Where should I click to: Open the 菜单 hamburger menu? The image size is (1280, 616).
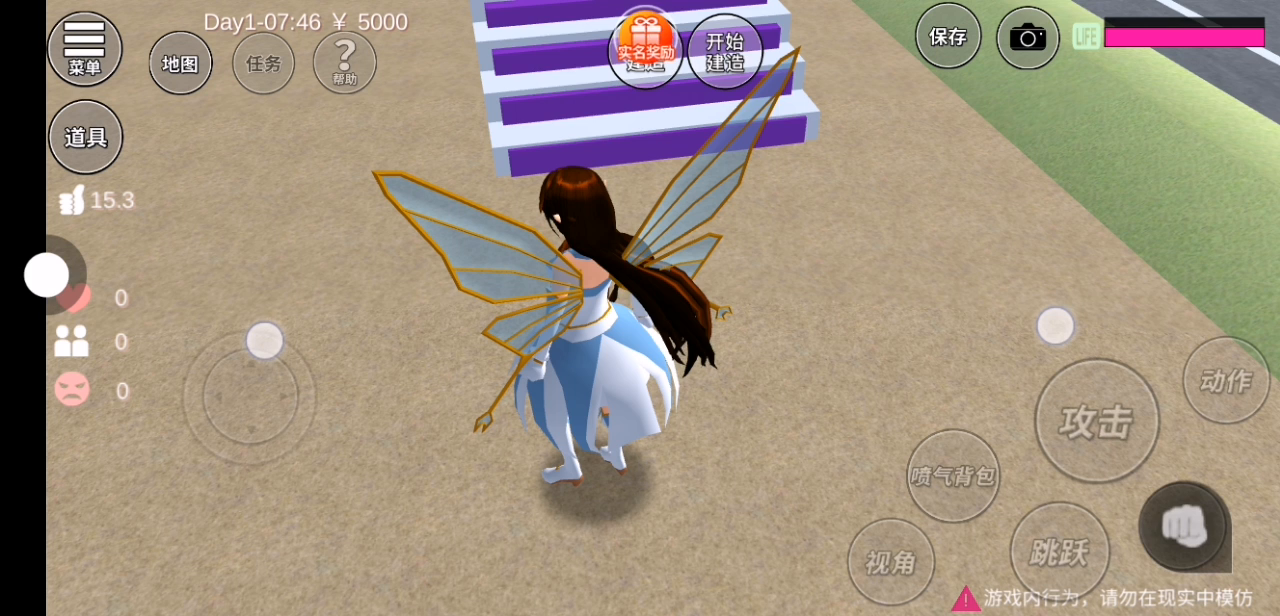click(85, 47)
